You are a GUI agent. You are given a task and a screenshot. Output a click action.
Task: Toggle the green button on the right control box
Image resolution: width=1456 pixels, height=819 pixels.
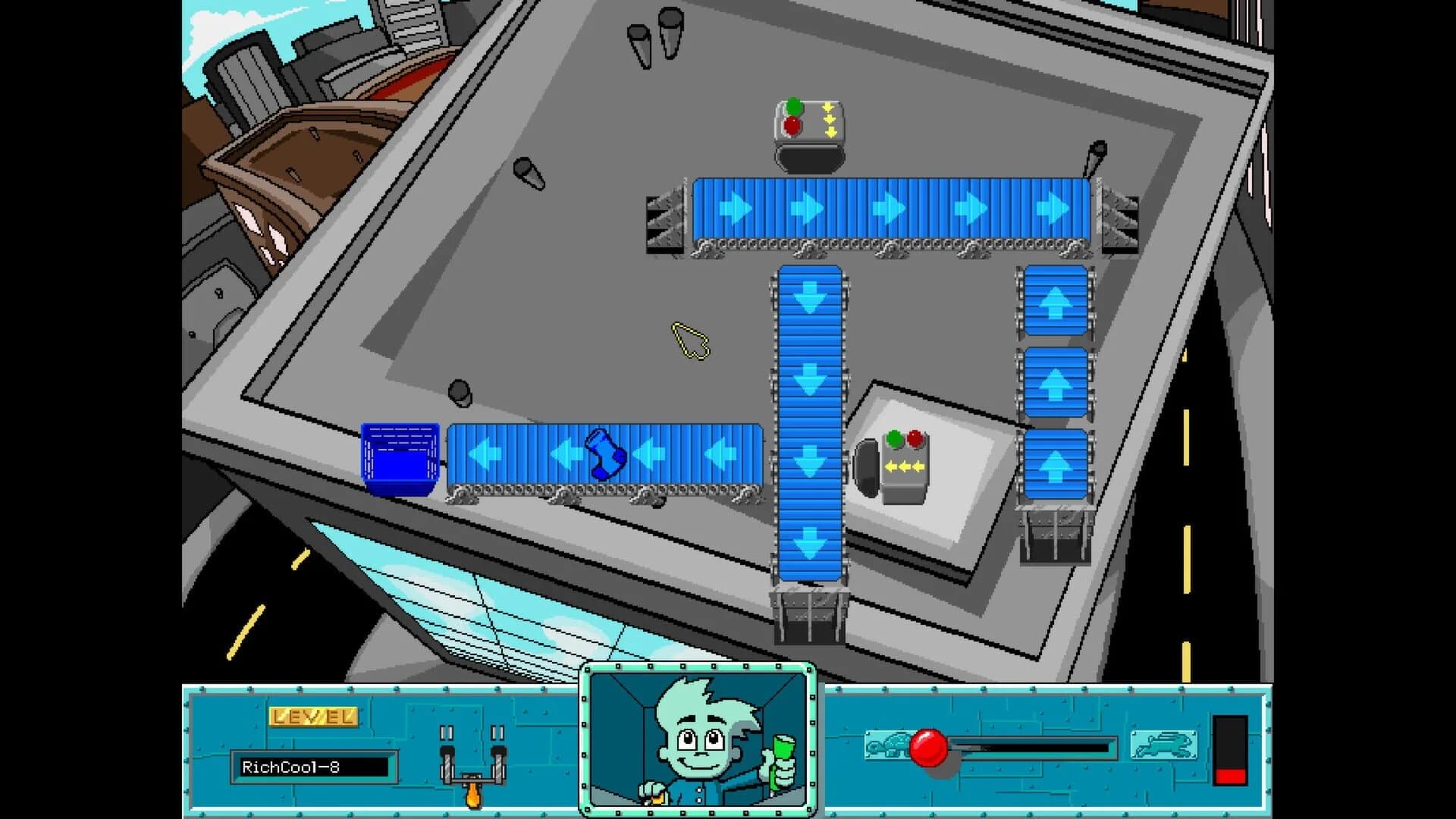[894, 438]
